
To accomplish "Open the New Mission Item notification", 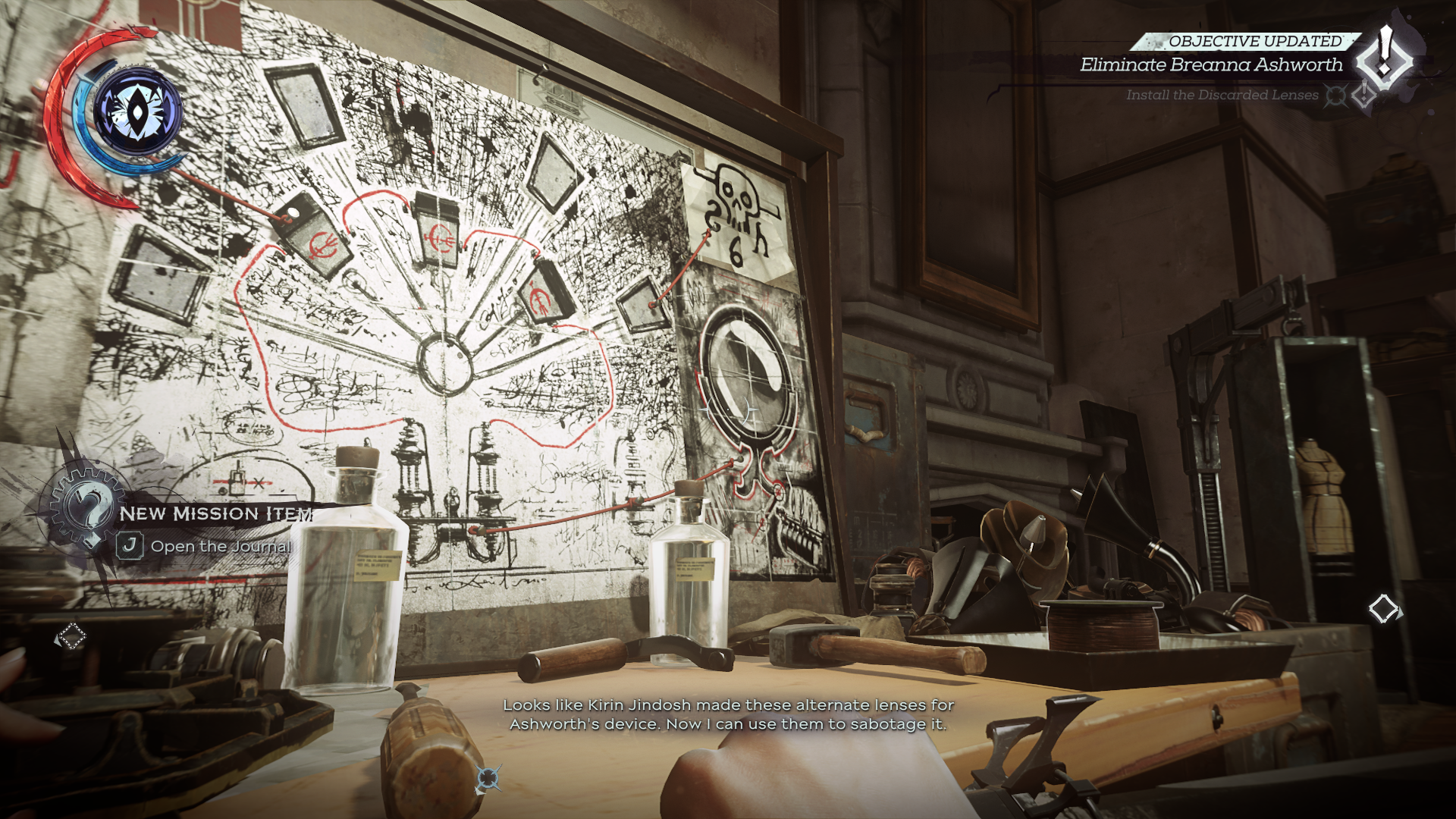I will [215, 513].
